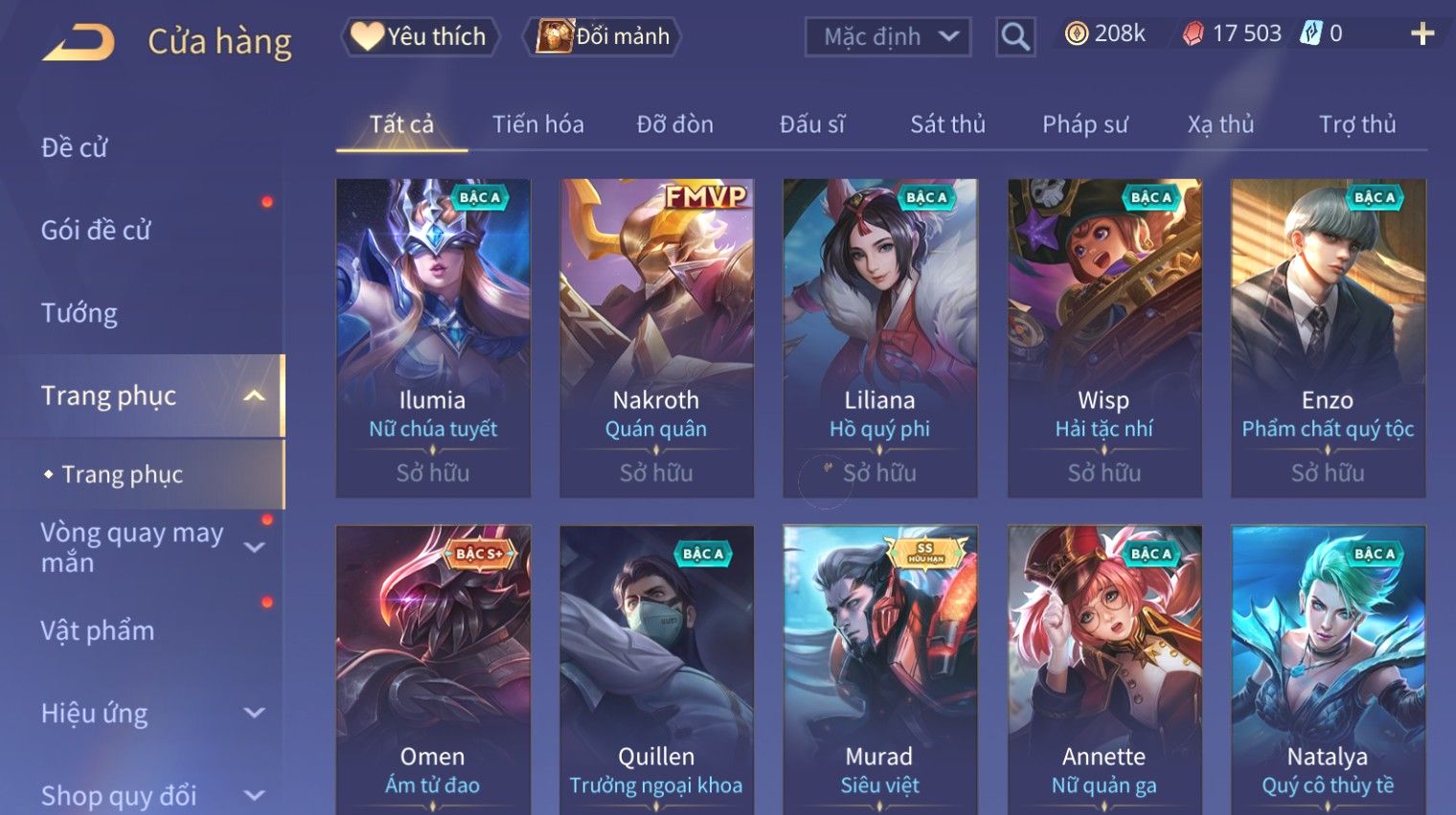Select the Pháp sư tab
Screen dimensions: 1456x815
(1084, 125)
